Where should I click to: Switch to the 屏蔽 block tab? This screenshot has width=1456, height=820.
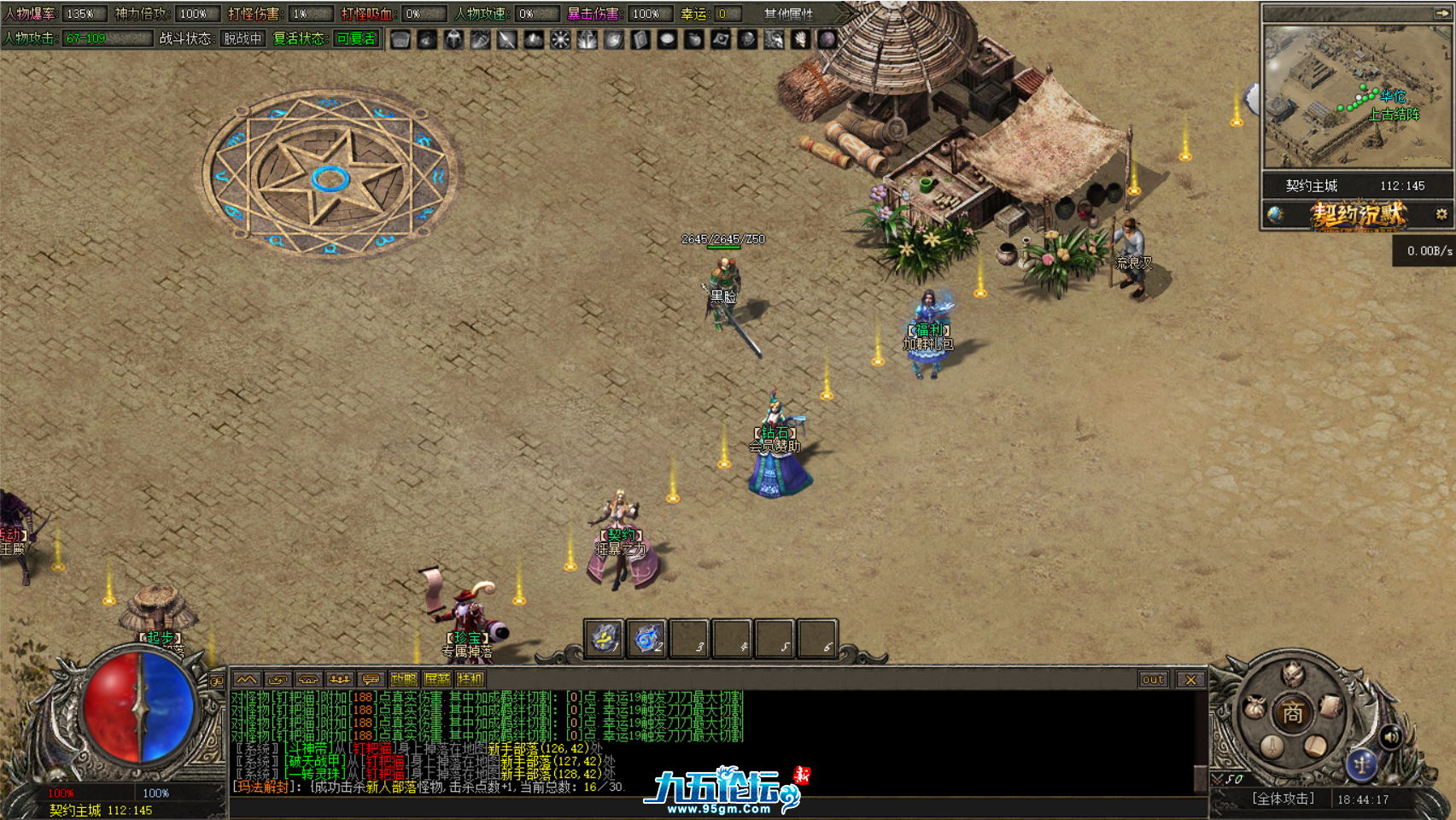pos(437,680)
